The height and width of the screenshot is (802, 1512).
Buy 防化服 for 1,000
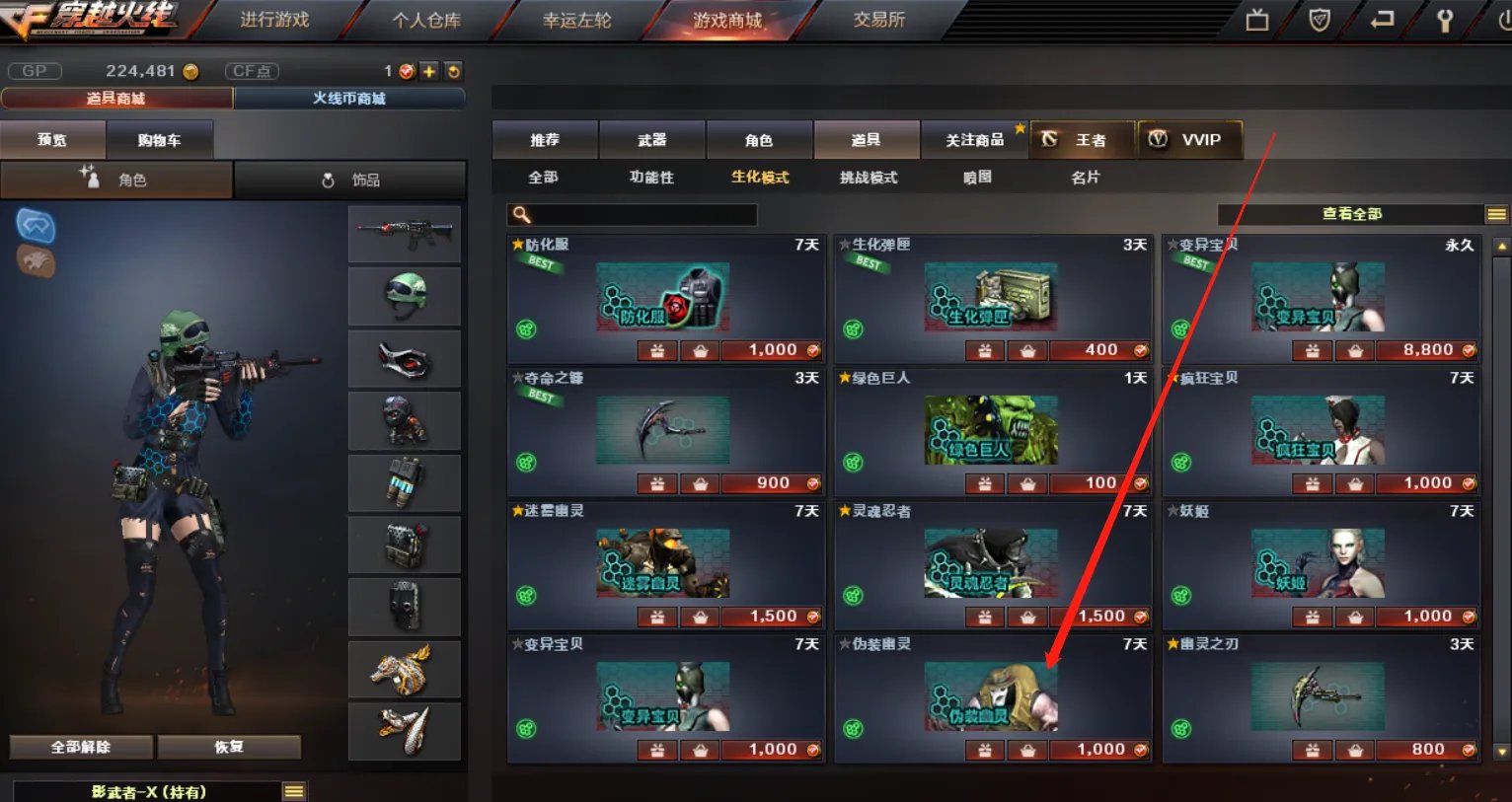coord(770,349)
